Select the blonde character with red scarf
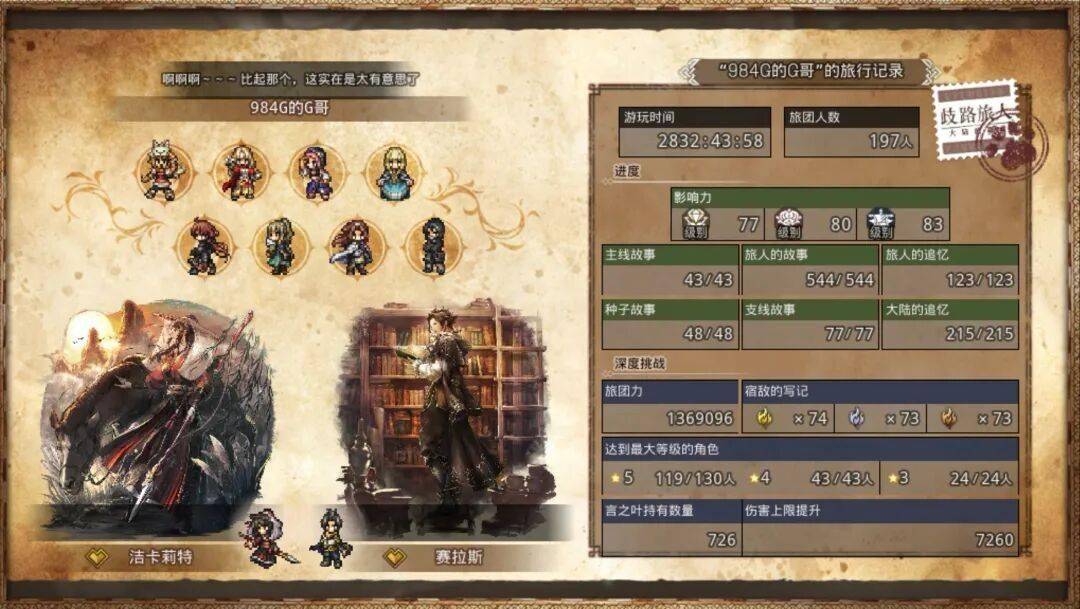1080x609 pixels. (241, 172)
